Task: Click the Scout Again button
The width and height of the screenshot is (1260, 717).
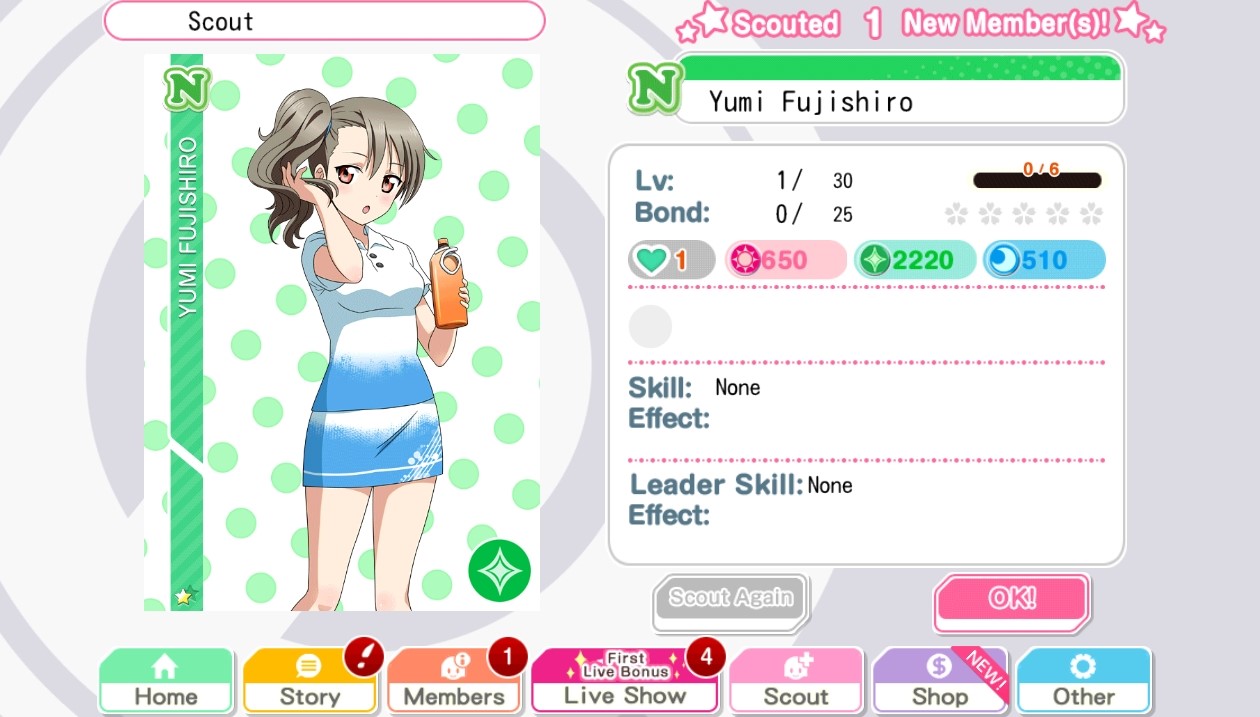Action: point(730,600)
